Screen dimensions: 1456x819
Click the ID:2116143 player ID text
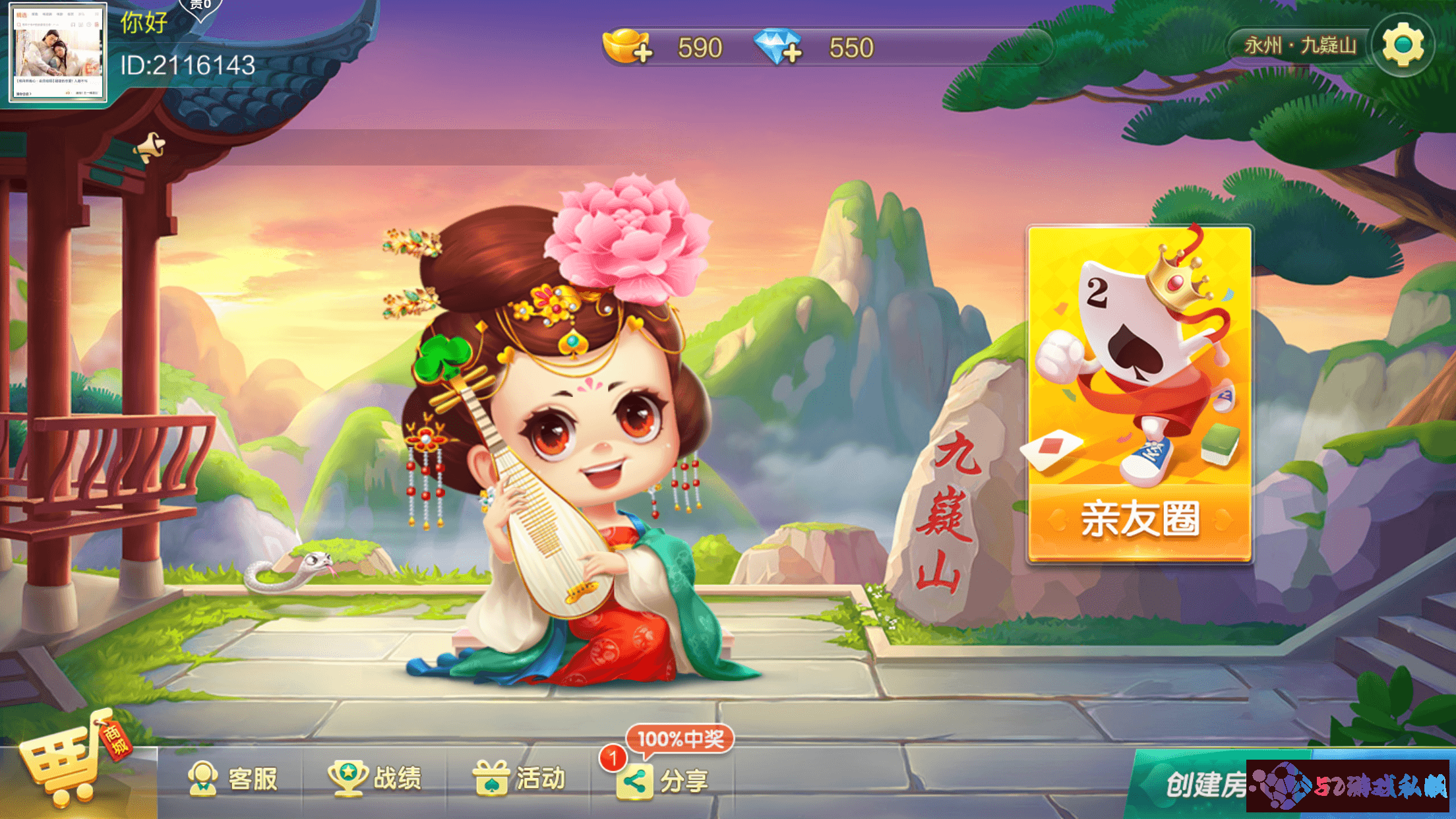pyautogui.click(x=187, y=65)
